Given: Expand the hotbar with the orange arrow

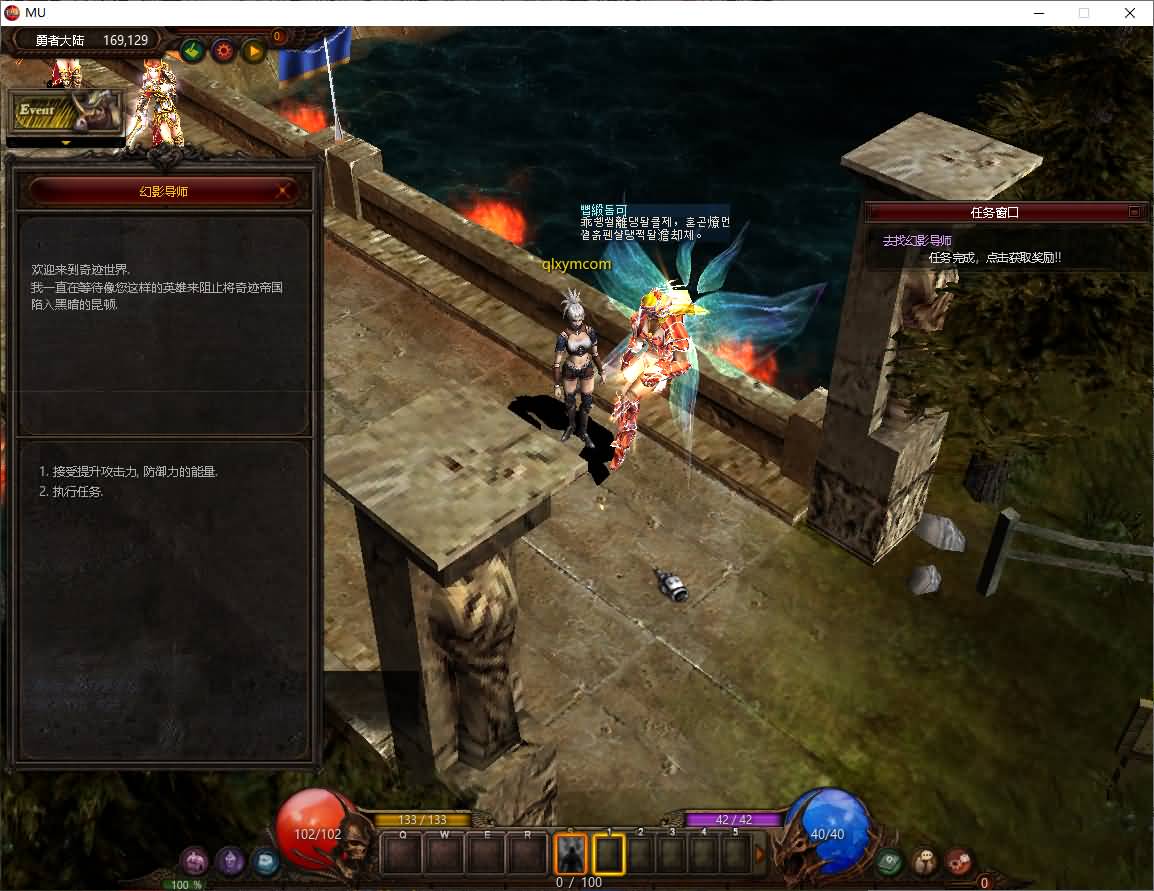Looking at the screenshot, I should coord(759,854).
